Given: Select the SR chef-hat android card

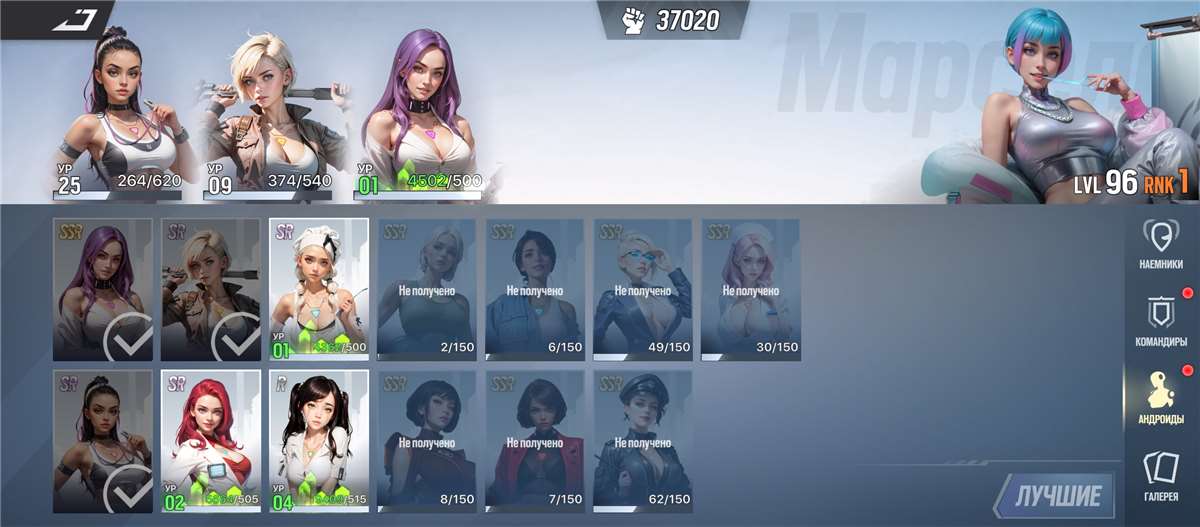Looking at the screenshot, I should [319, 289].
